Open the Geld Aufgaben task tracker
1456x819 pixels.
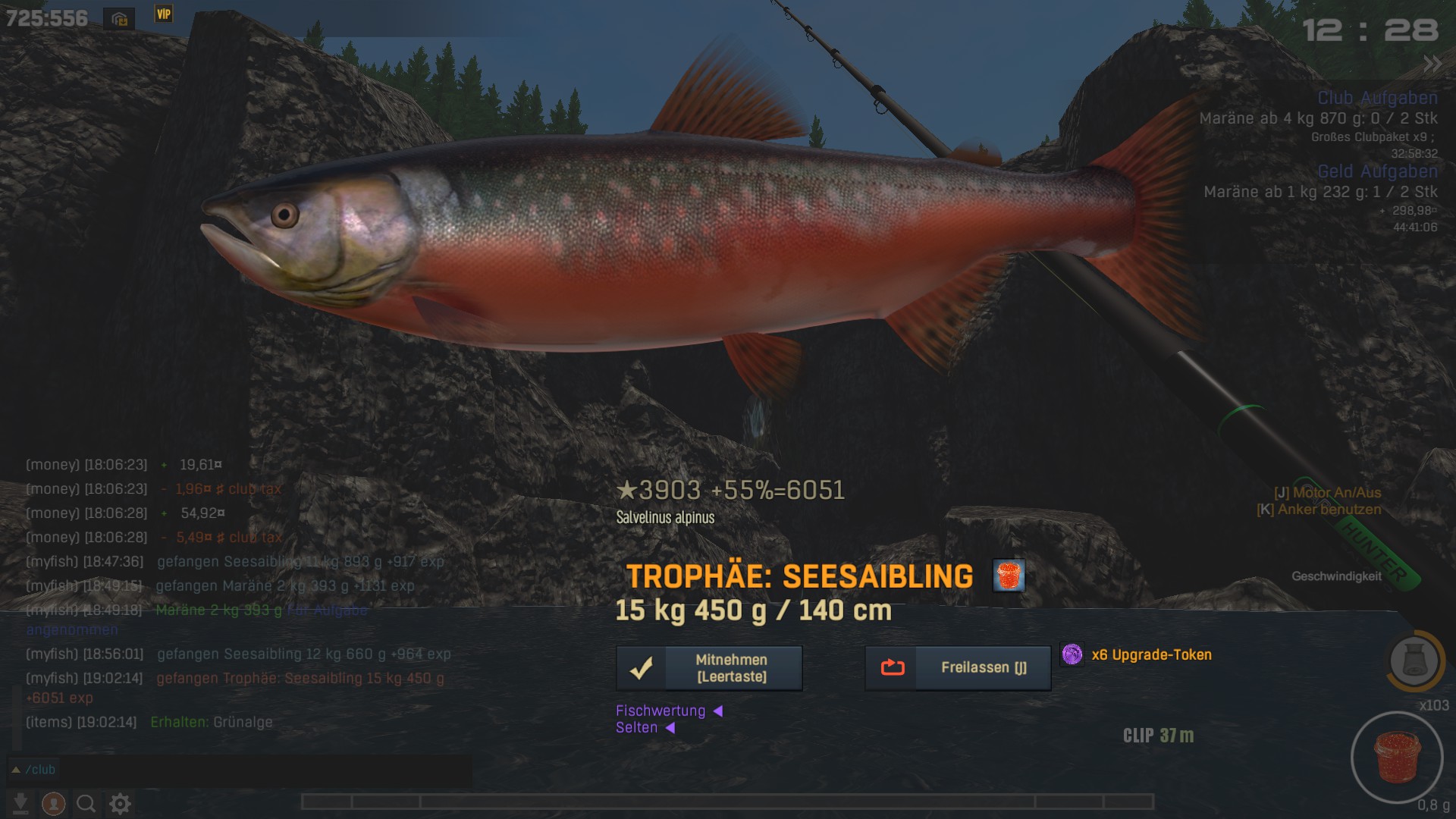1377,171
